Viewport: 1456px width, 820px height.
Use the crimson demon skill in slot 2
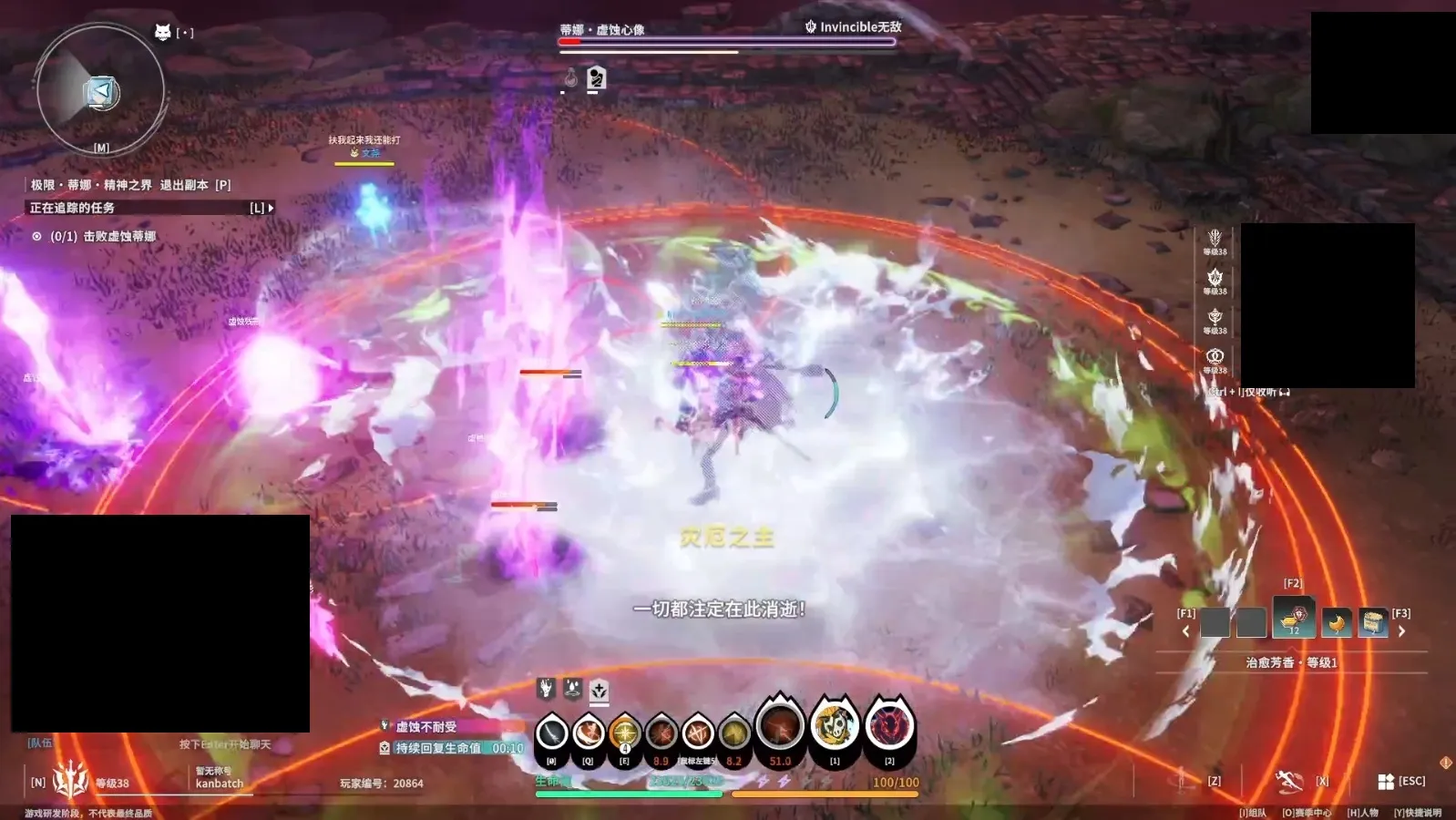pos(889,726)
